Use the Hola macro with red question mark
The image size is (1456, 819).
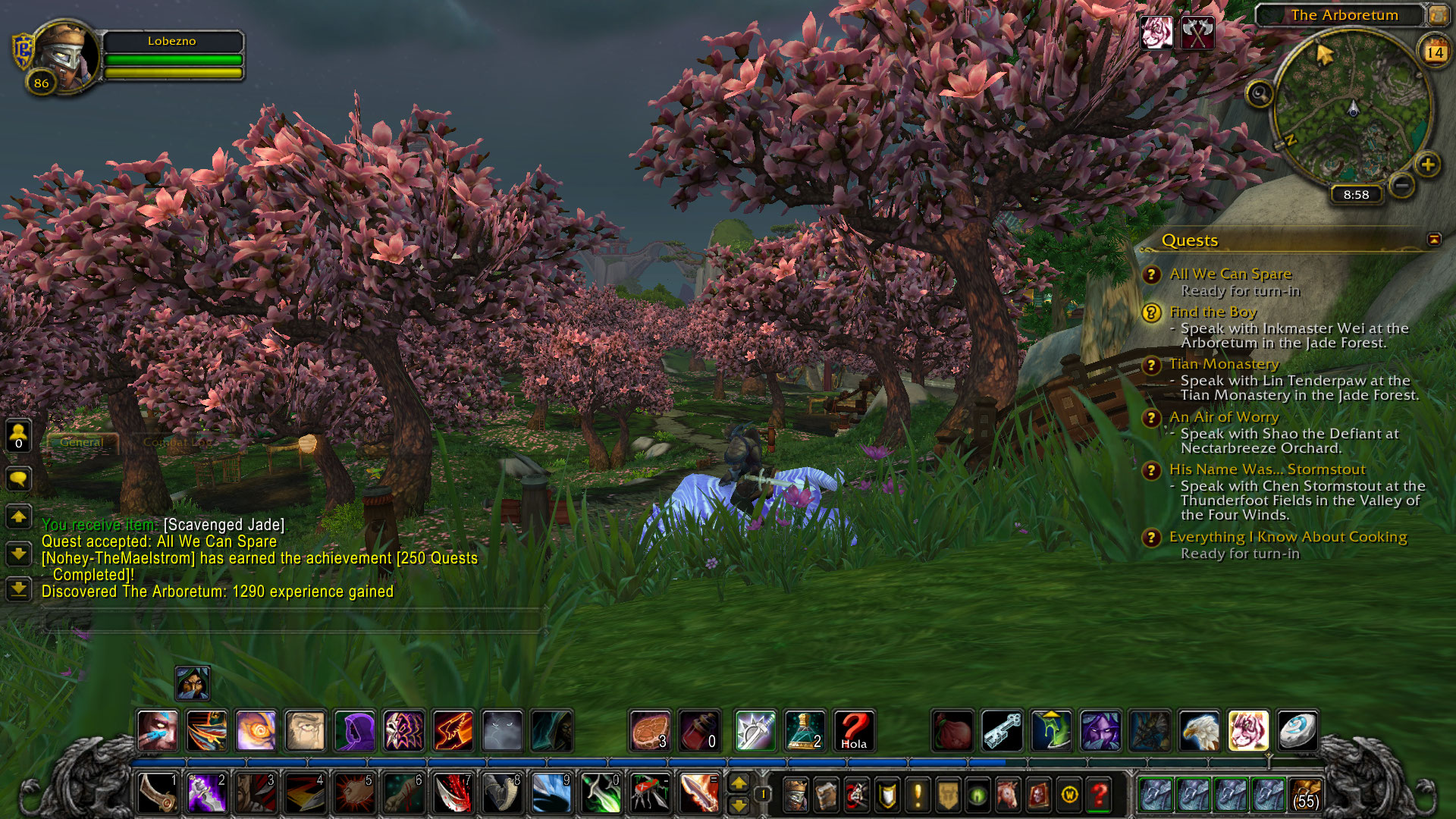pyautogui.click(x=854, y=730)
